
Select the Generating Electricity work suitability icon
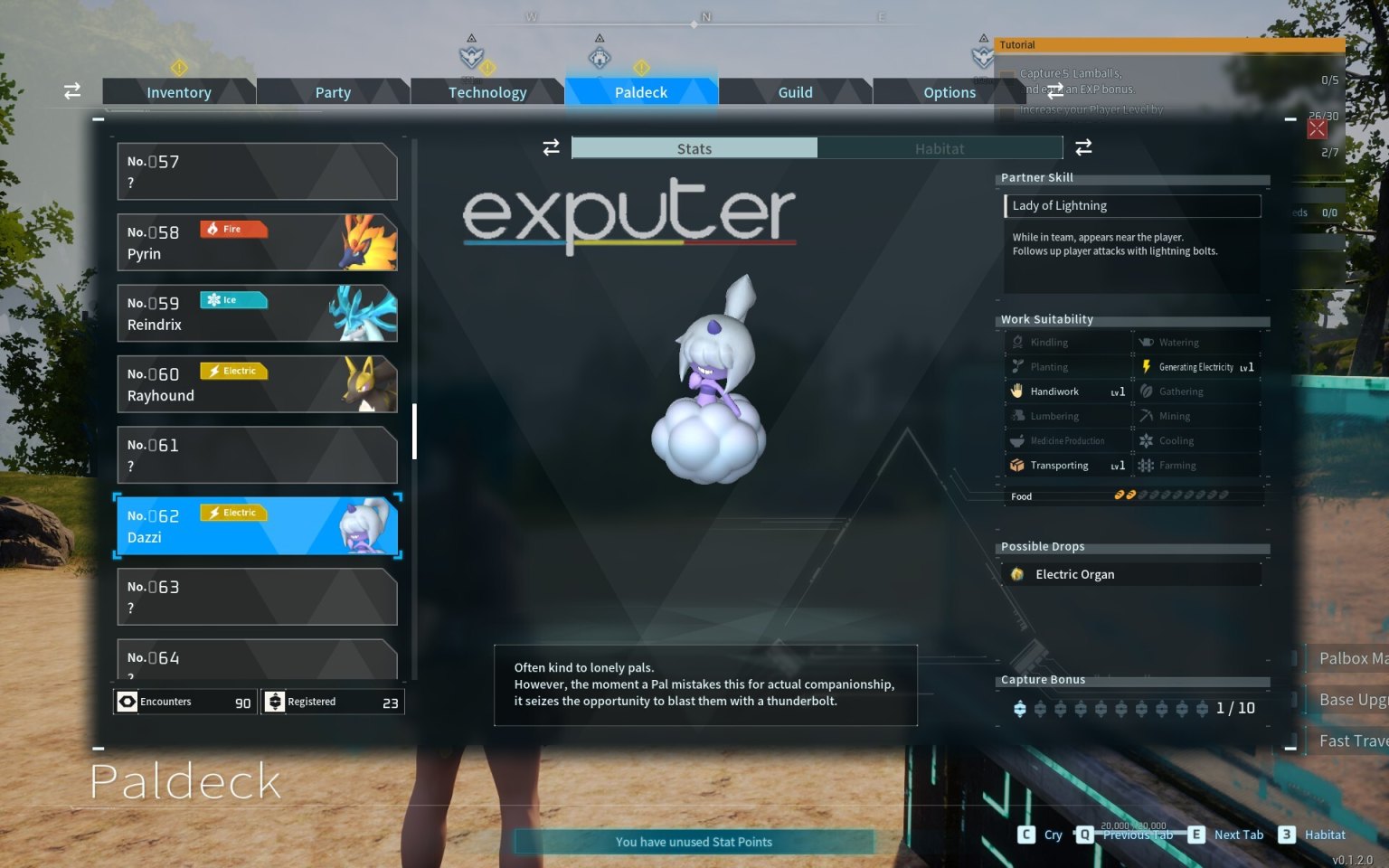click(1147, 366)
